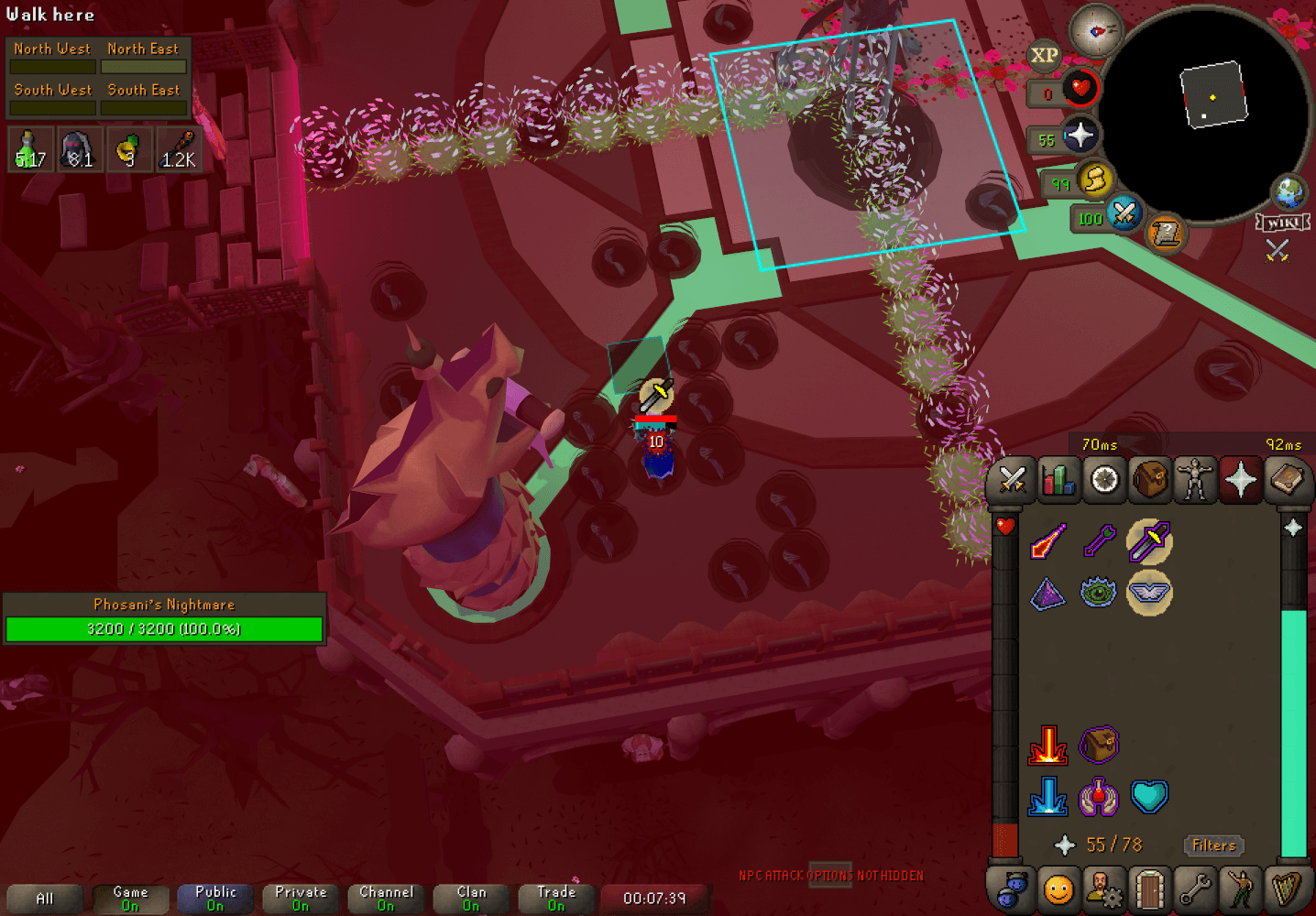
Task: Open the Music player harp icon
Action: (1287, 889)
